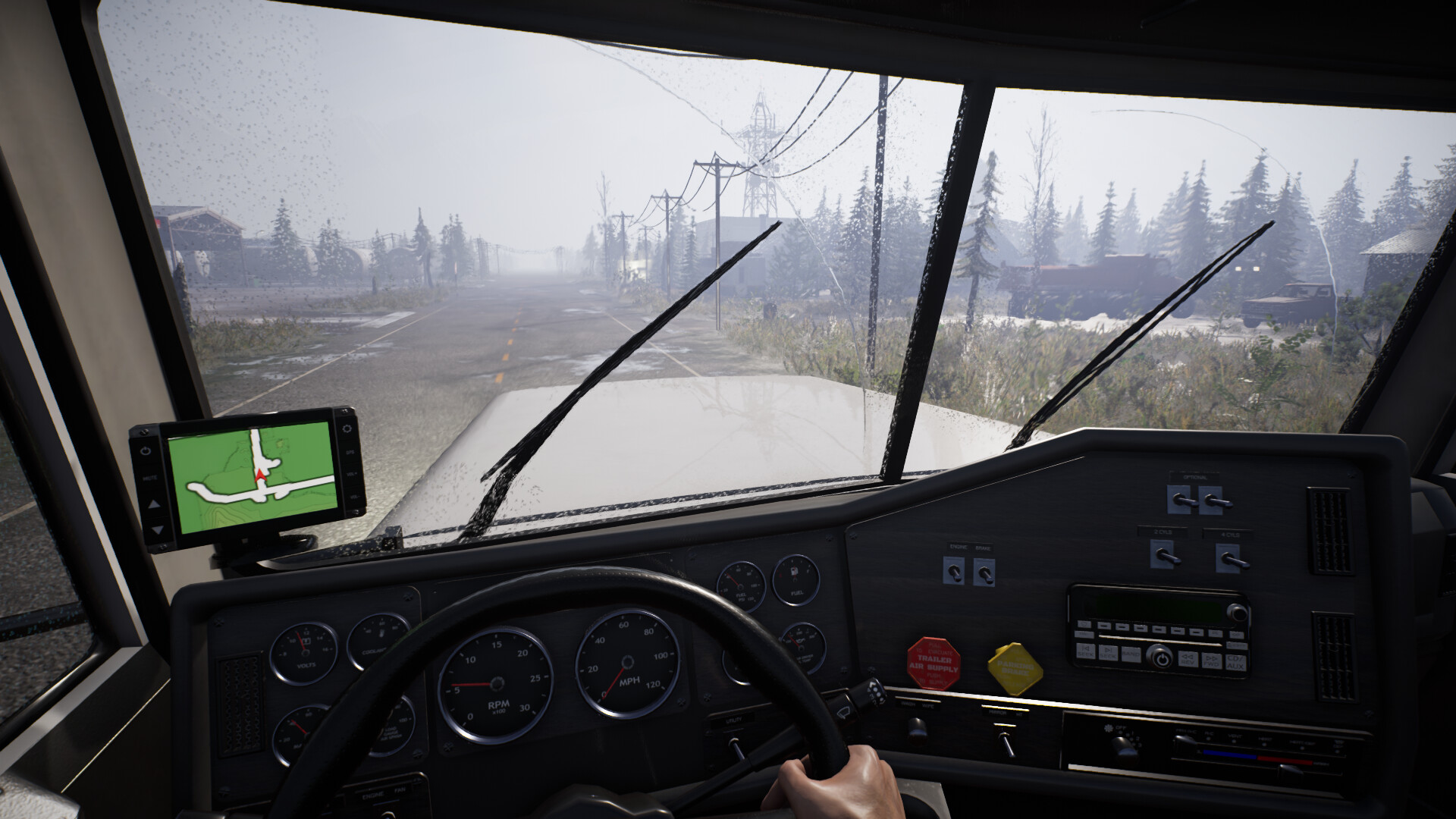1456x819 pixels.
Task: Release the yellow Parking Brake knob
Action: coord(1015,669)
